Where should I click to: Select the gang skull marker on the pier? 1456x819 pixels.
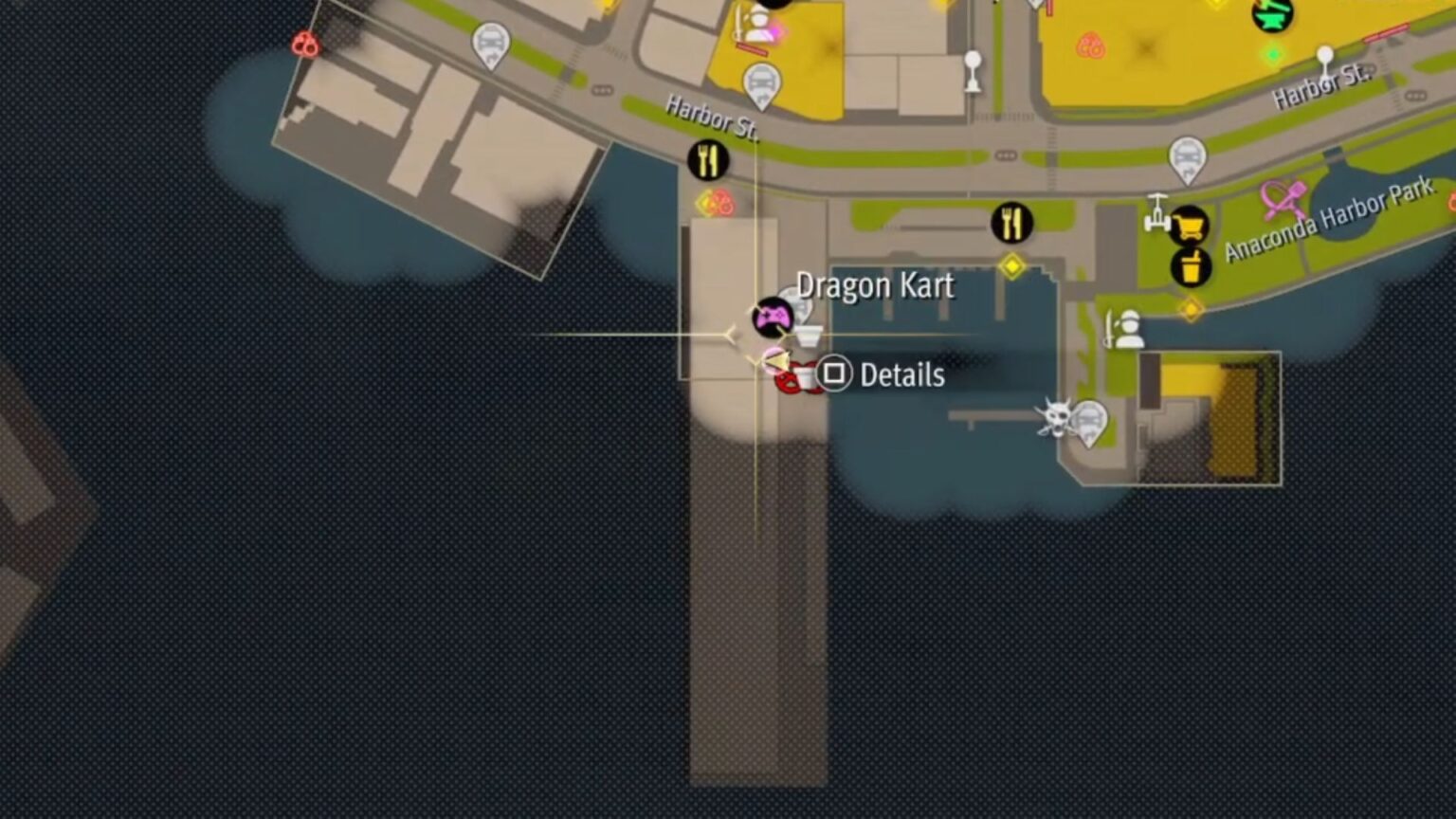click(x=1055, y=418)
